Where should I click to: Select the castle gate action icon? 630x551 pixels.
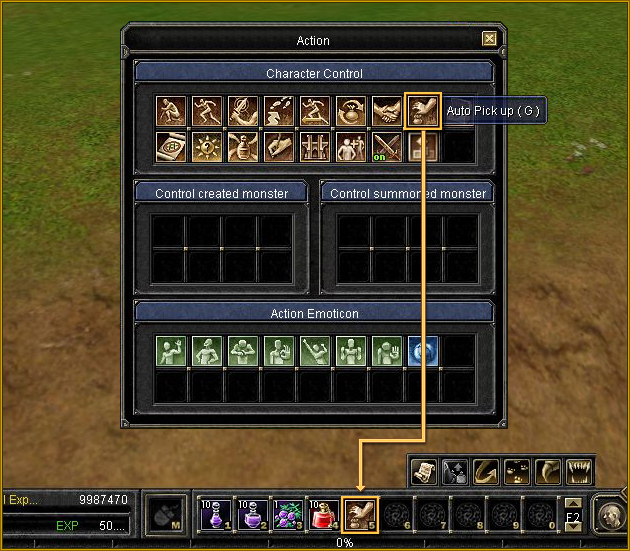pos(315,147)
